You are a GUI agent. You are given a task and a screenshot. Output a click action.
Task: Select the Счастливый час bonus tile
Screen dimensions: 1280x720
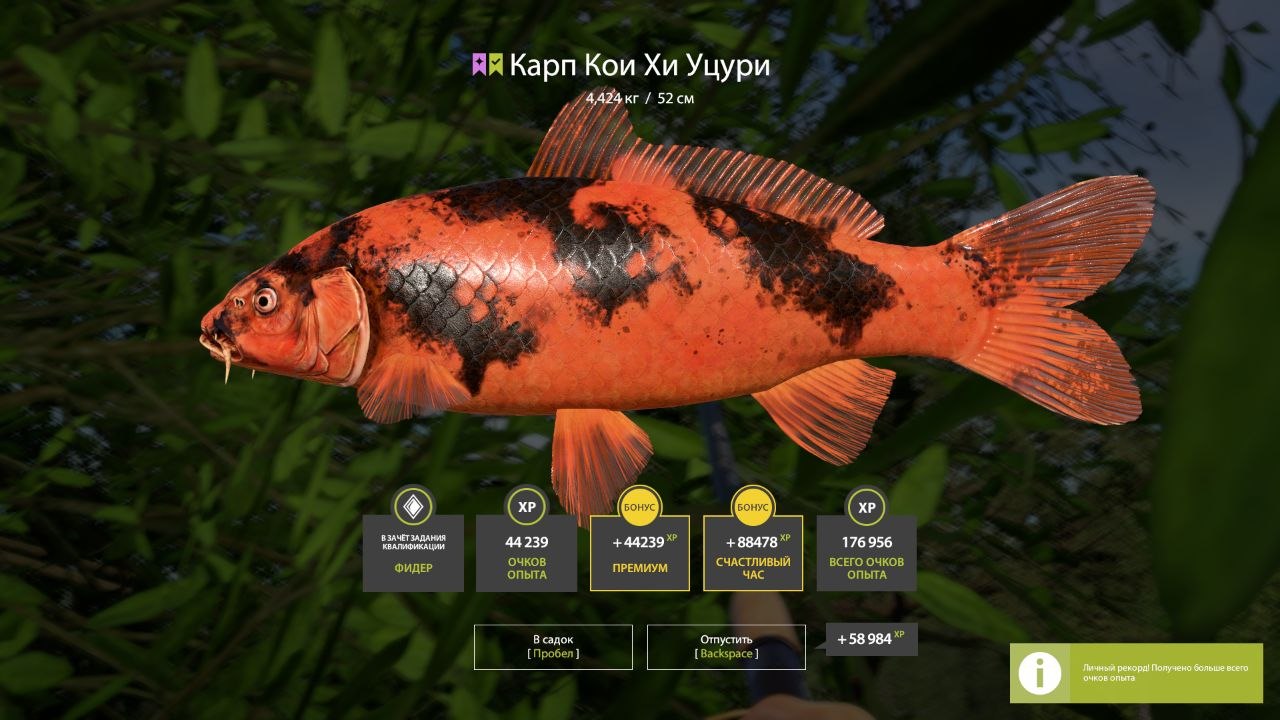(x=753, y=553)
